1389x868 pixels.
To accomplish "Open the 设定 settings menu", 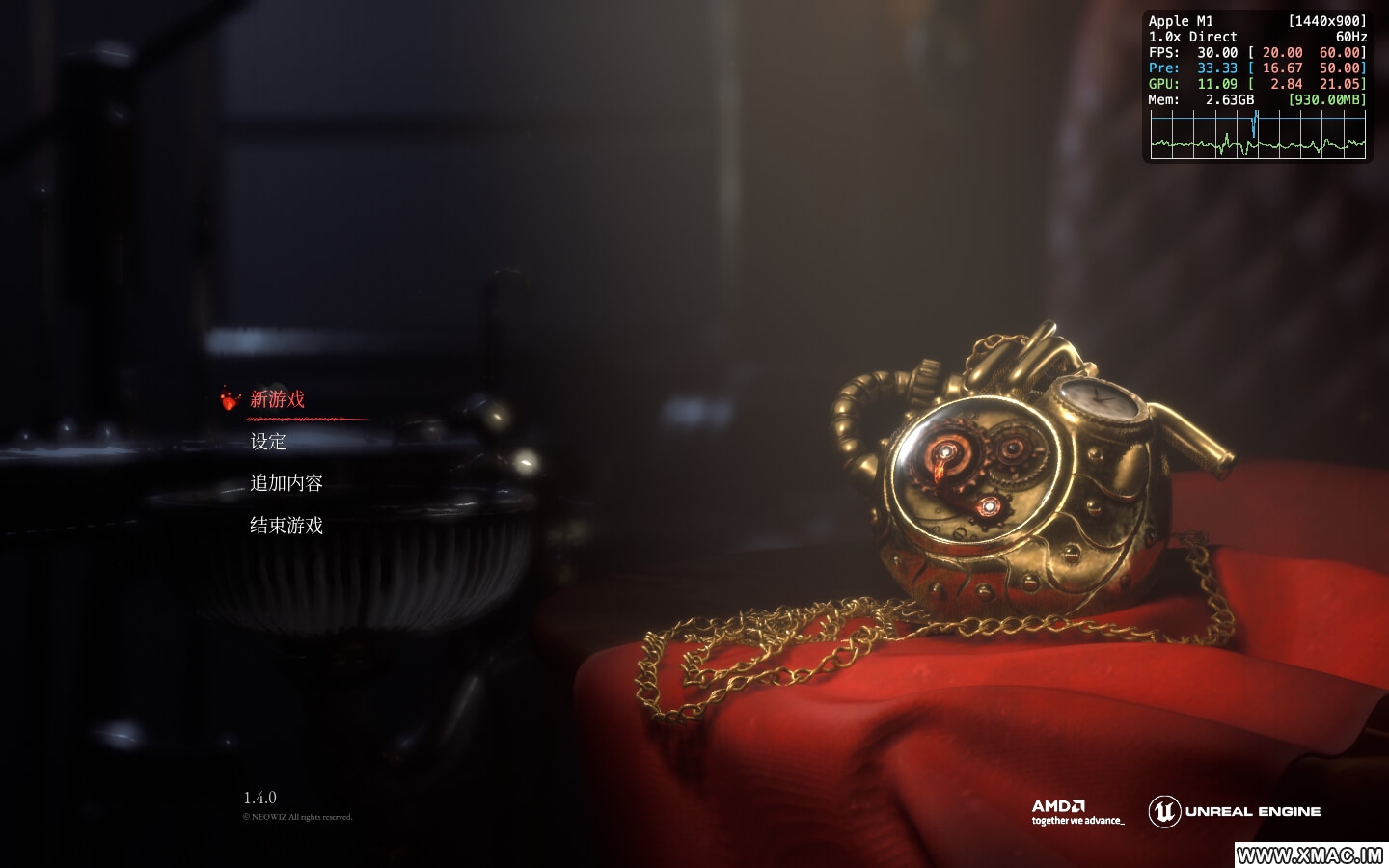I will 268,442.
